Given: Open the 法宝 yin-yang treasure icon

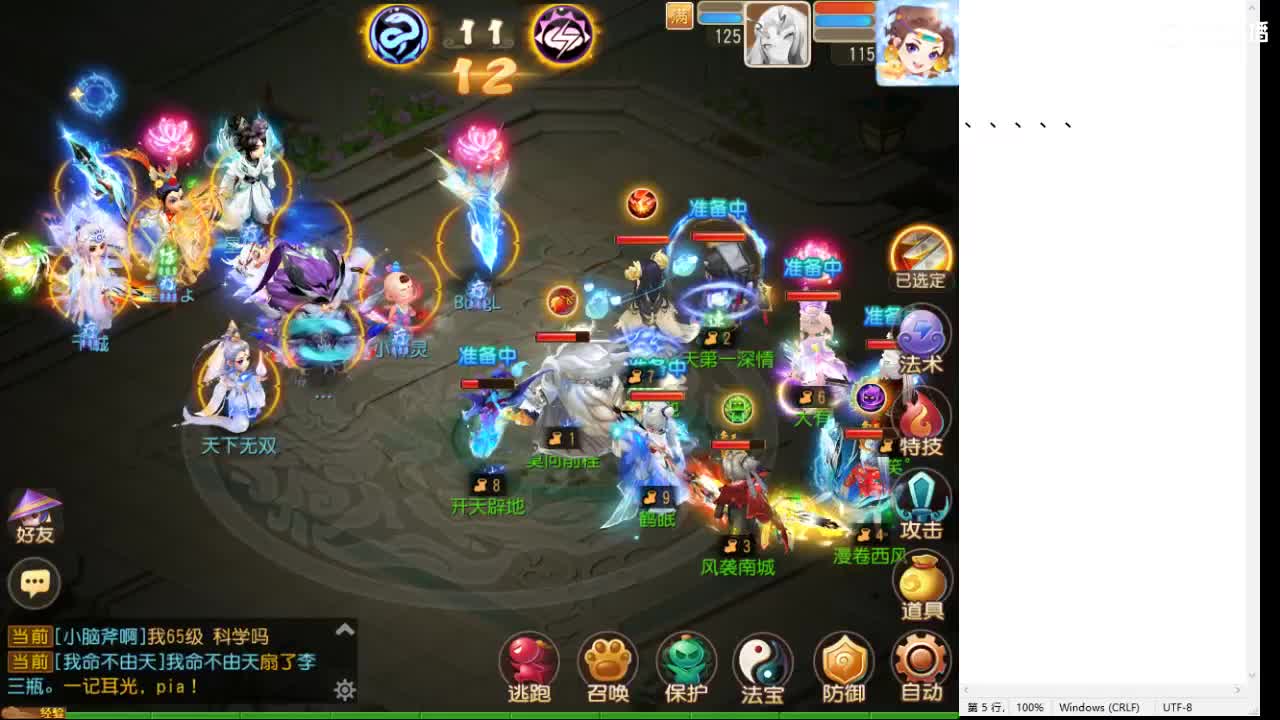Looking at the screenshot, I should point(763,660).
